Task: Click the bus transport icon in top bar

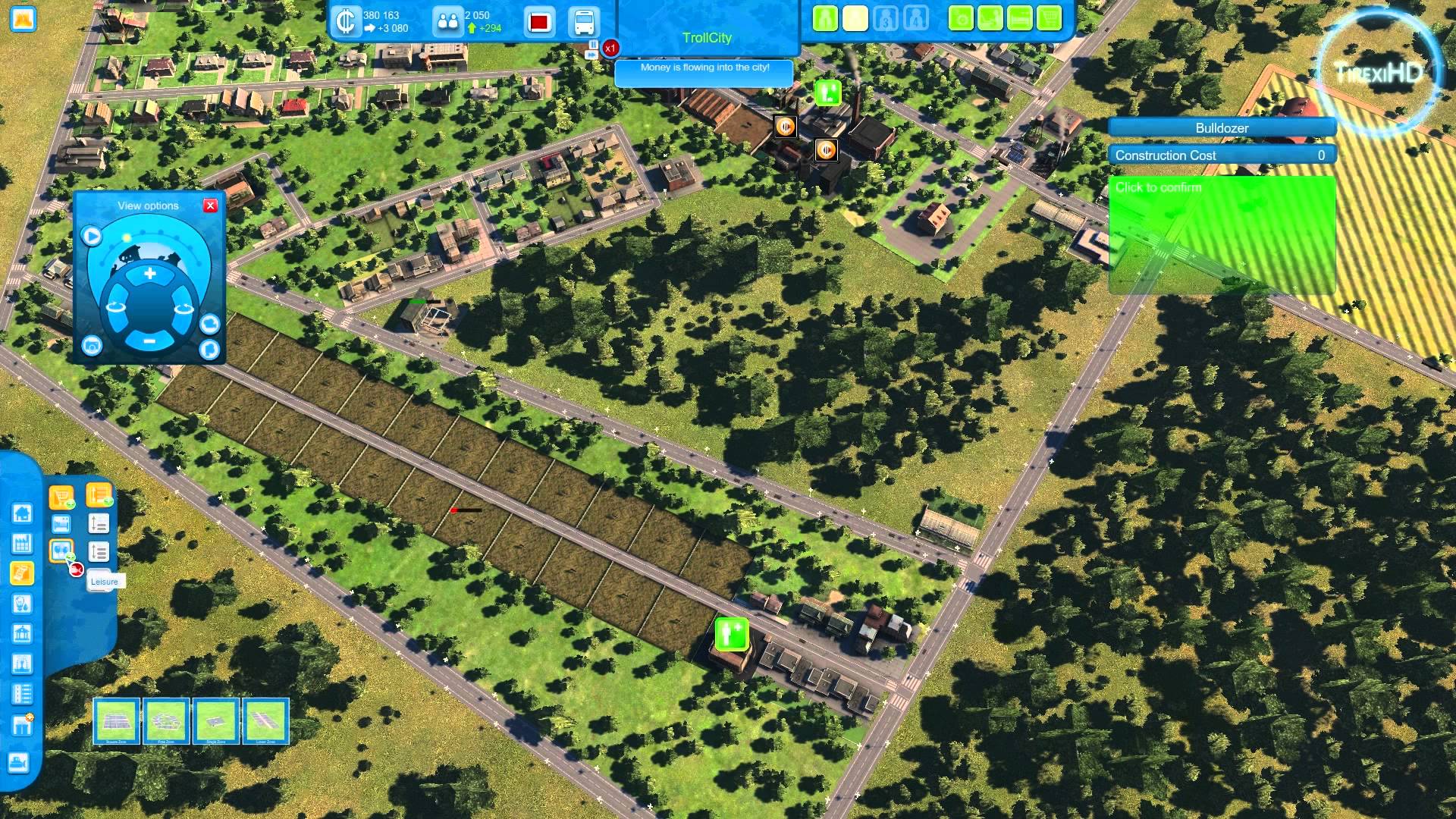Action: [582, 21]
